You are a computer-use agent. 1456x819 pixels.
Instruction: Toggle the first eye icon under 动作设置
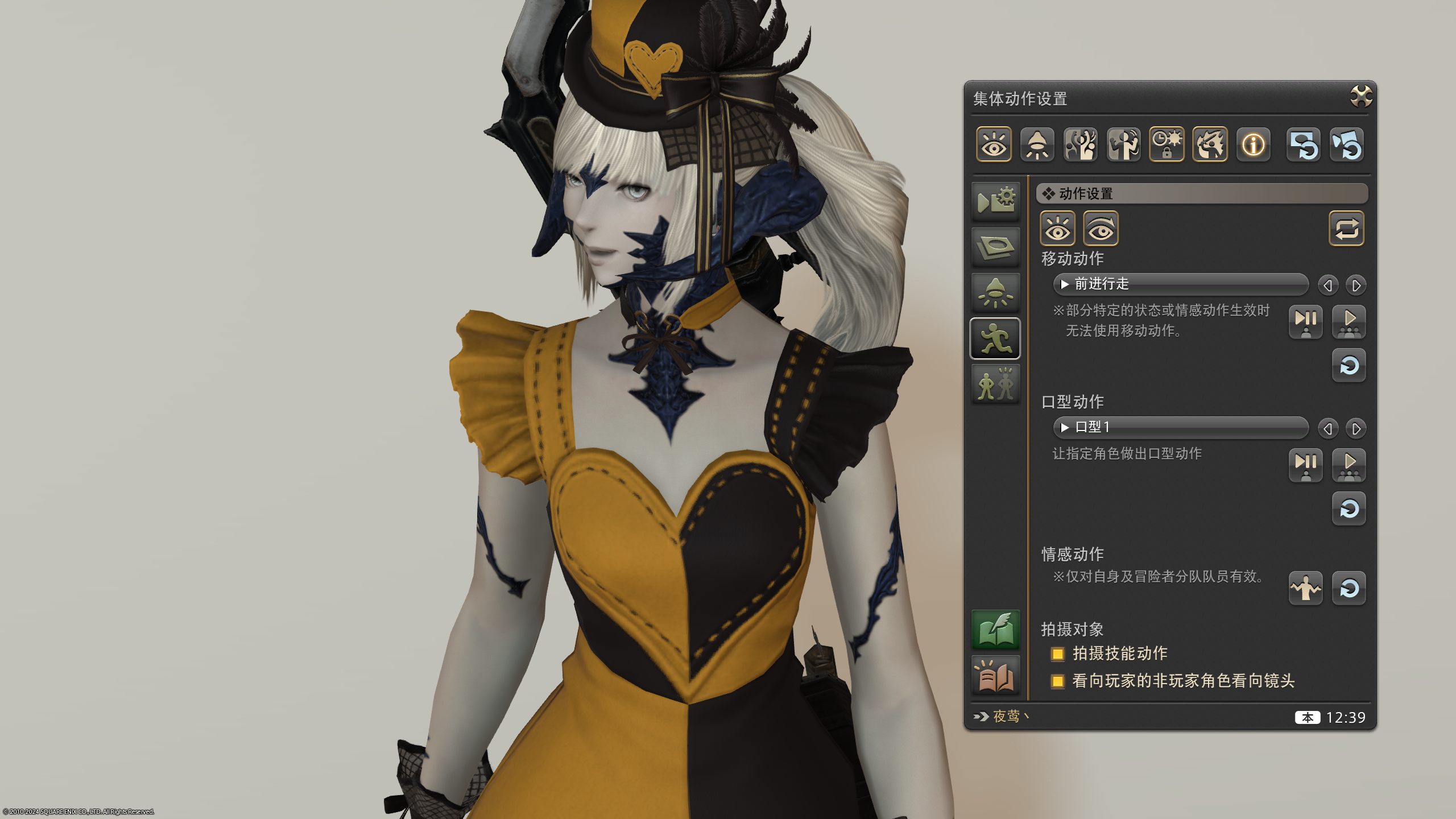click(x=1057, y=229)
